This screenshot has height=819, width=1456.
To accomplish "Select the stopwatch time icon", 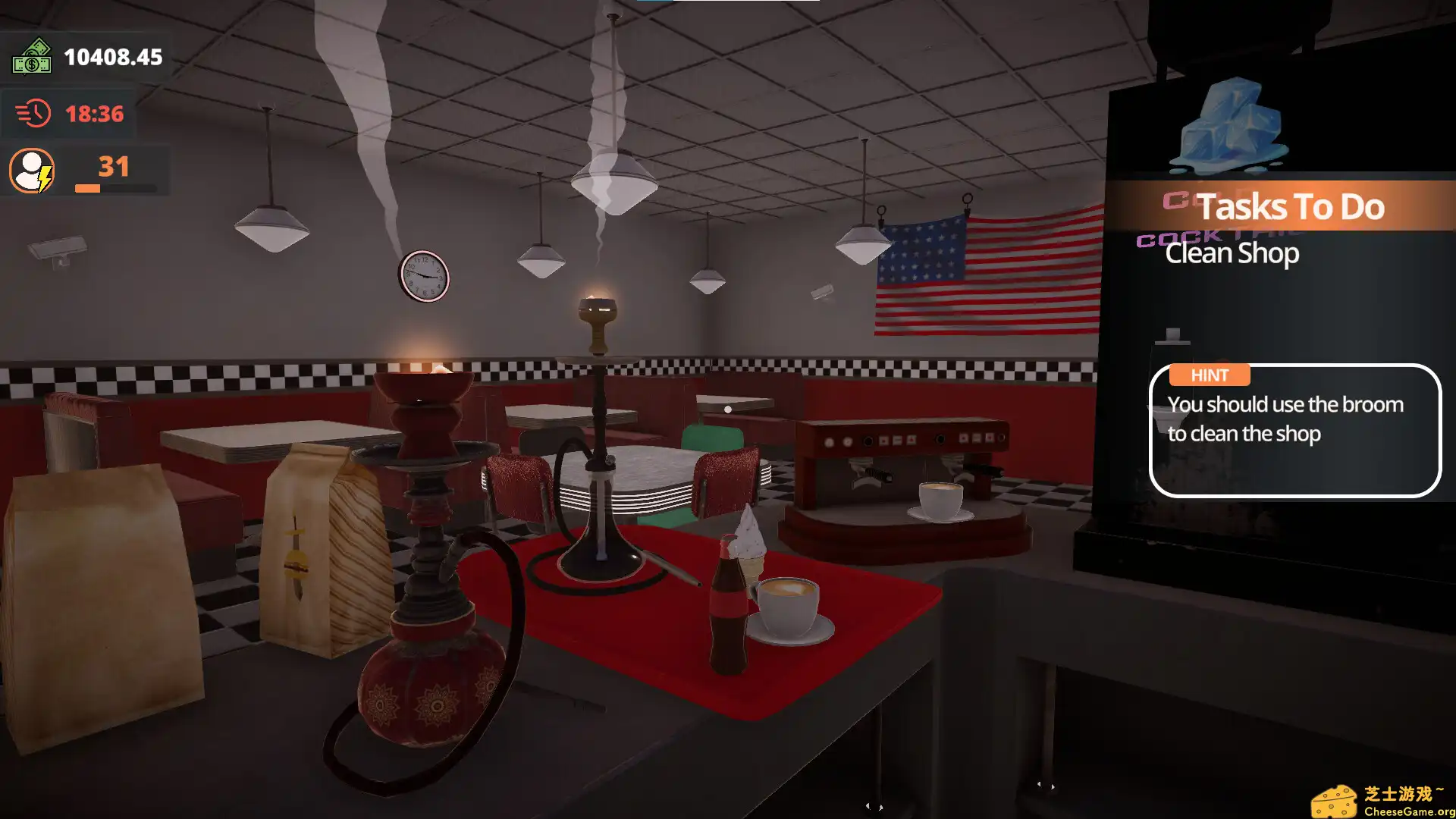I will pyautogui.click(x=32, y=112).
